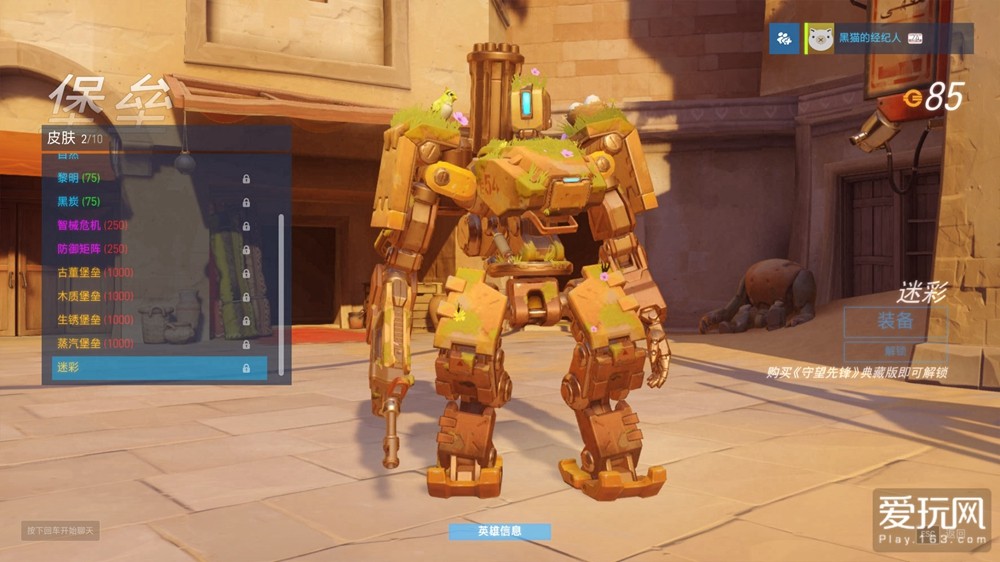
Task: Select the 生锈堡垒 (1000) skin
Action: click(x=150, y=320)
